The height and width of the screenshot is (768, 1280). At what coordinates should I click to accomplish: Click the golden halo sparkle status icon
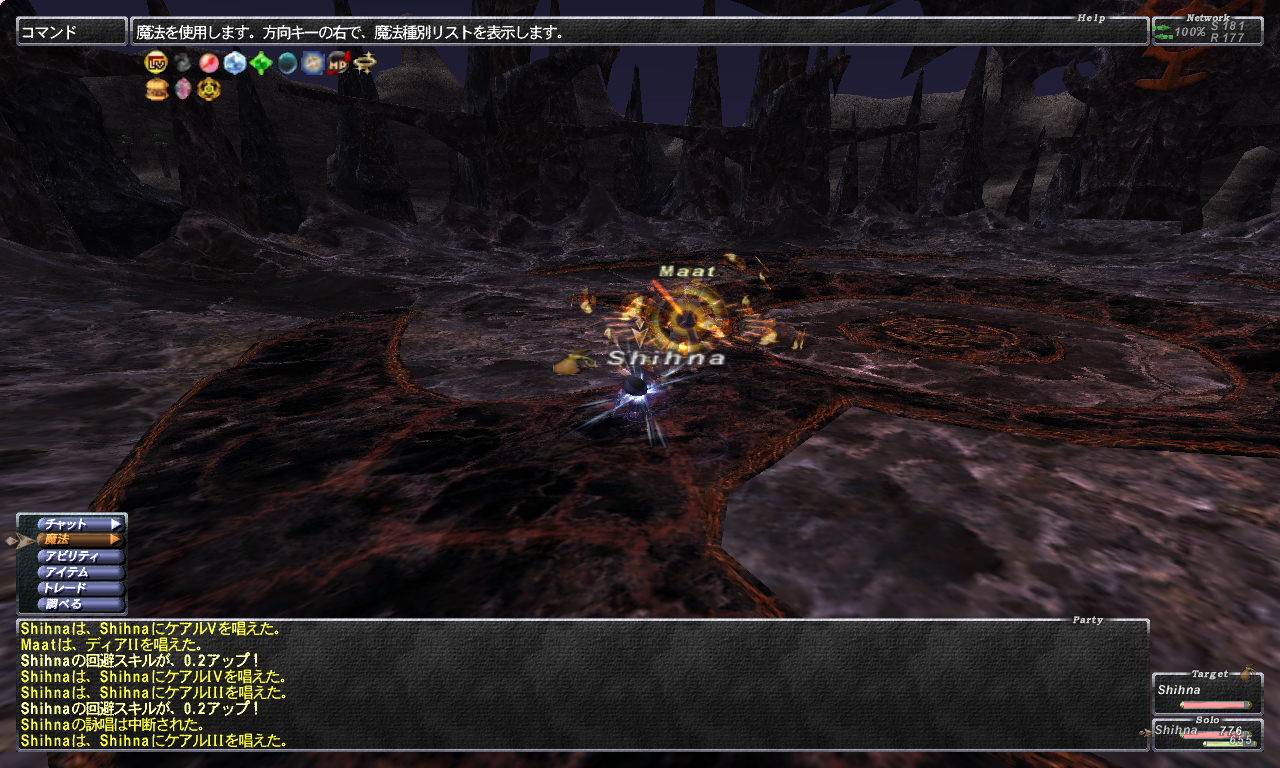point(365,63)
